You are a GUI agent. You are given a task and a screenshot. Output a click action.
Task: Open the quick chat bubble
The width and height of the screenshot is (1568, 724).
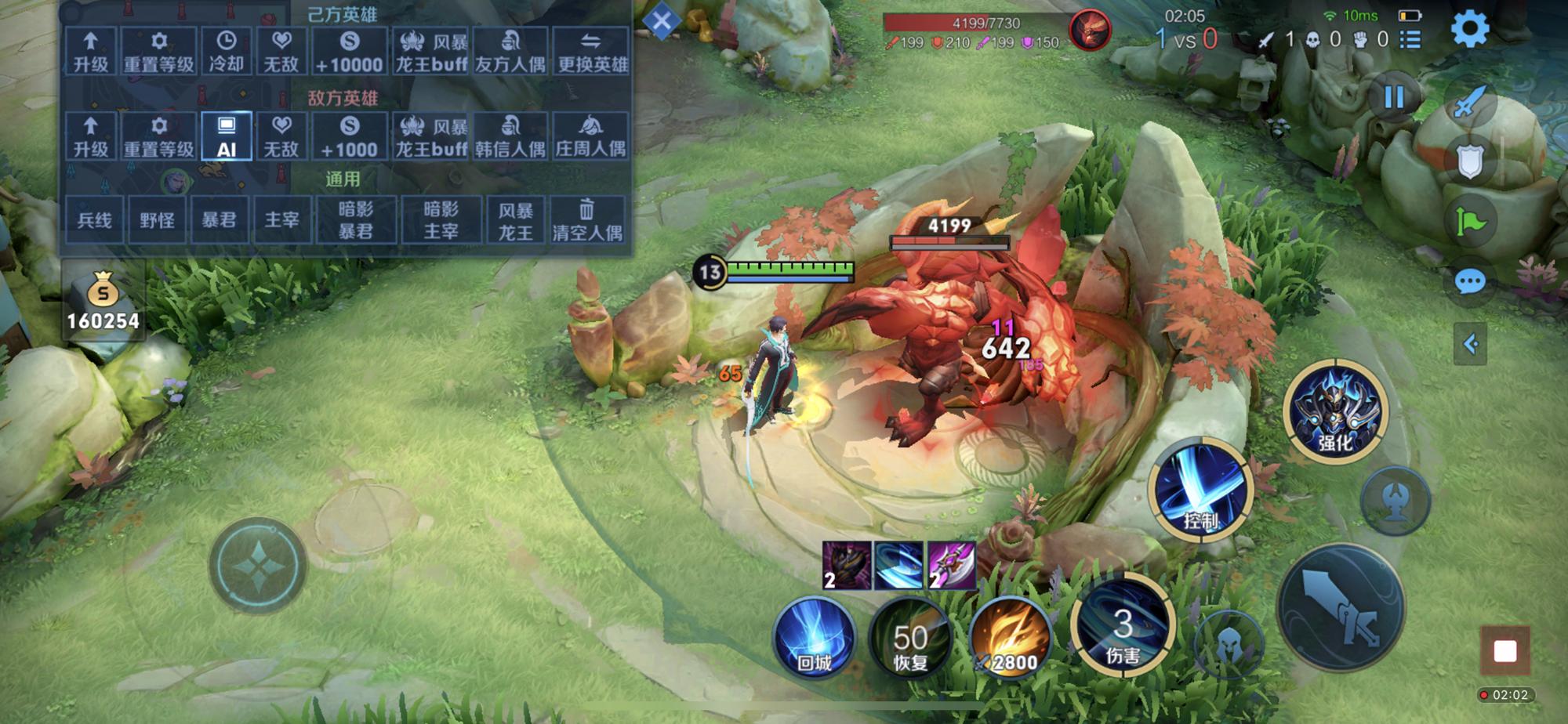click(x=1470, y=281)
